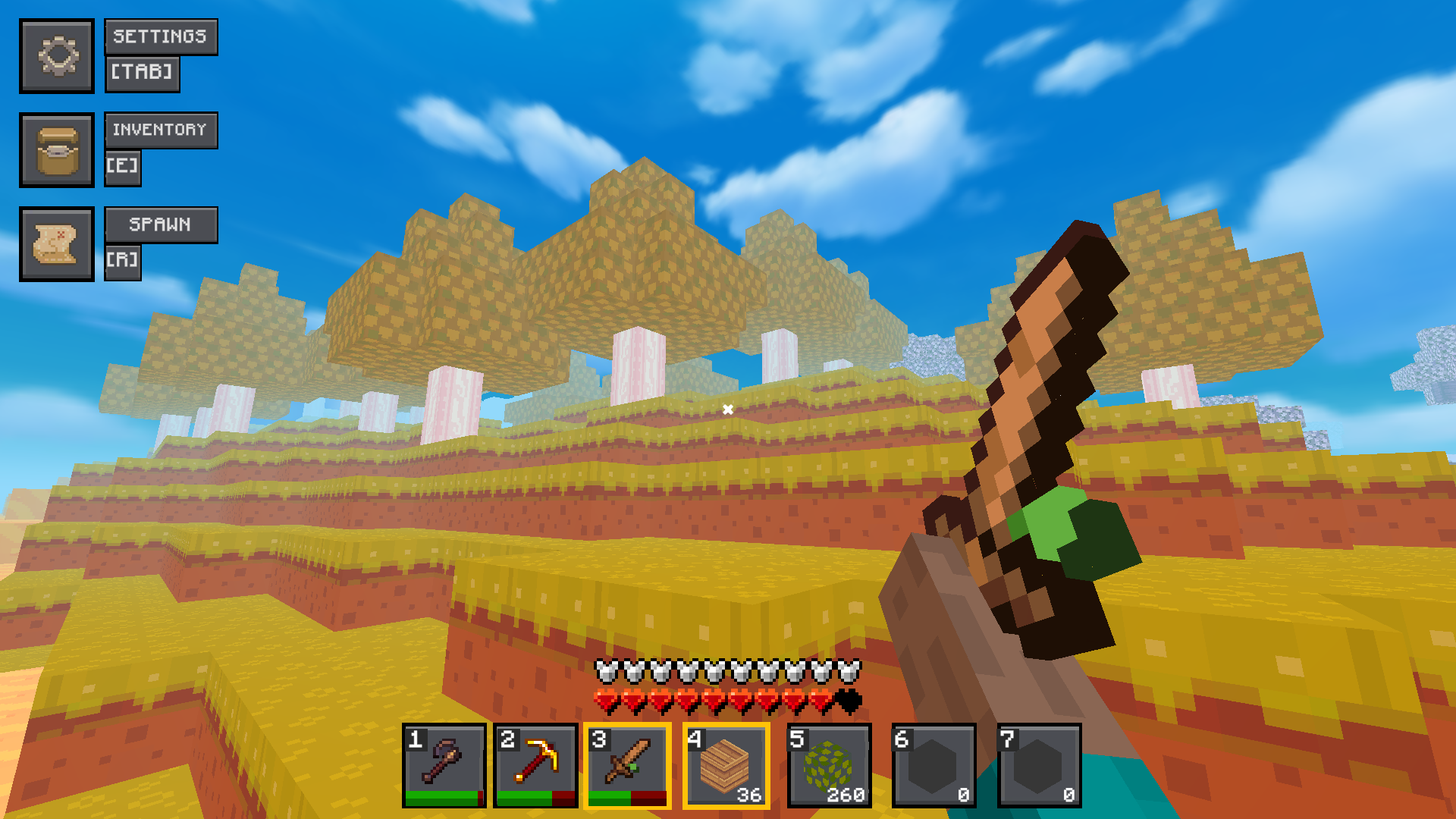This screenshot has width=1456, height=819.
Task: Open the spawn map icon
Action: (57, 244)
